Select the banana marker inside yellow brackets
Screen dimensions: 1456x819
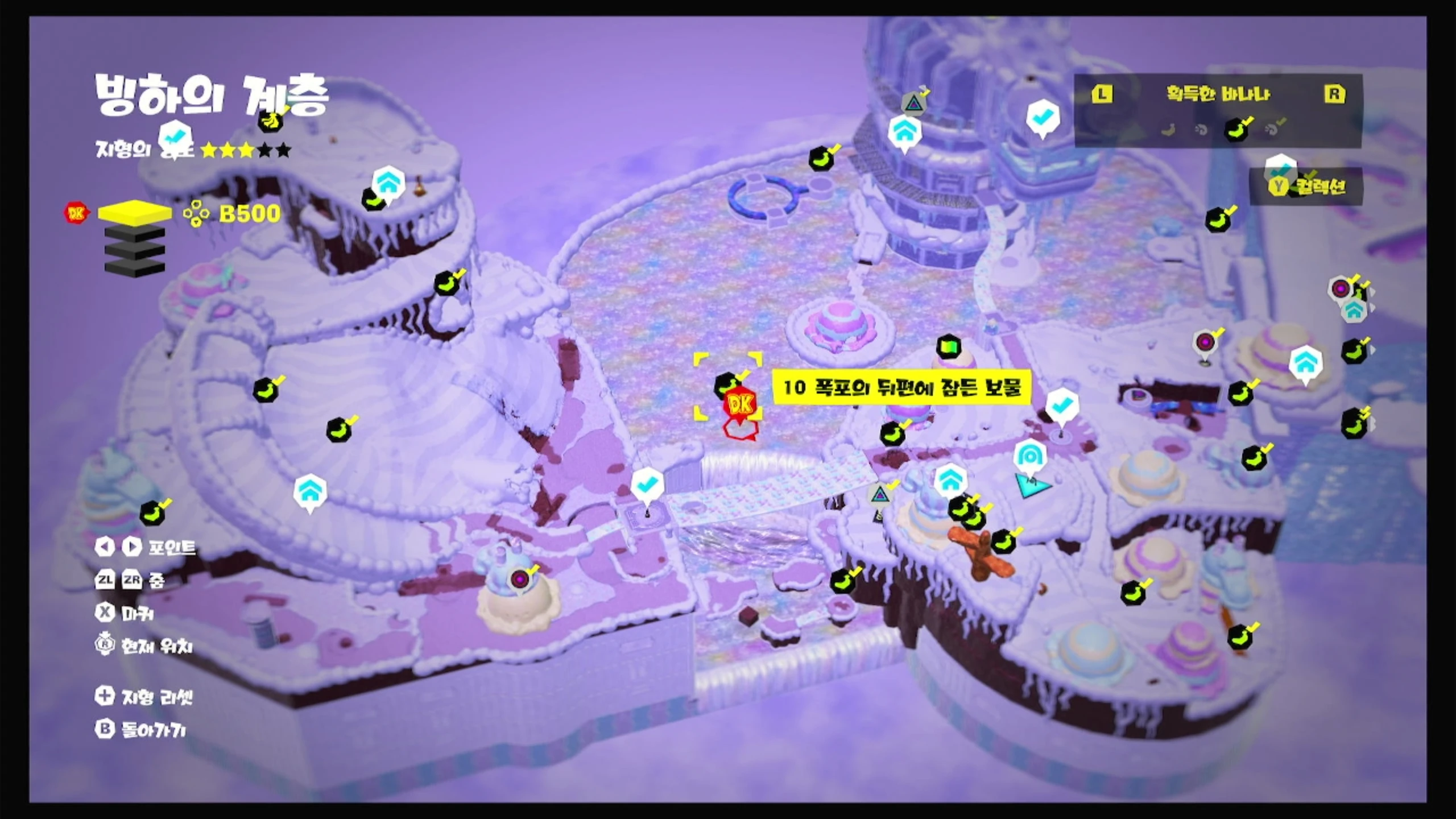pos(726,384)
